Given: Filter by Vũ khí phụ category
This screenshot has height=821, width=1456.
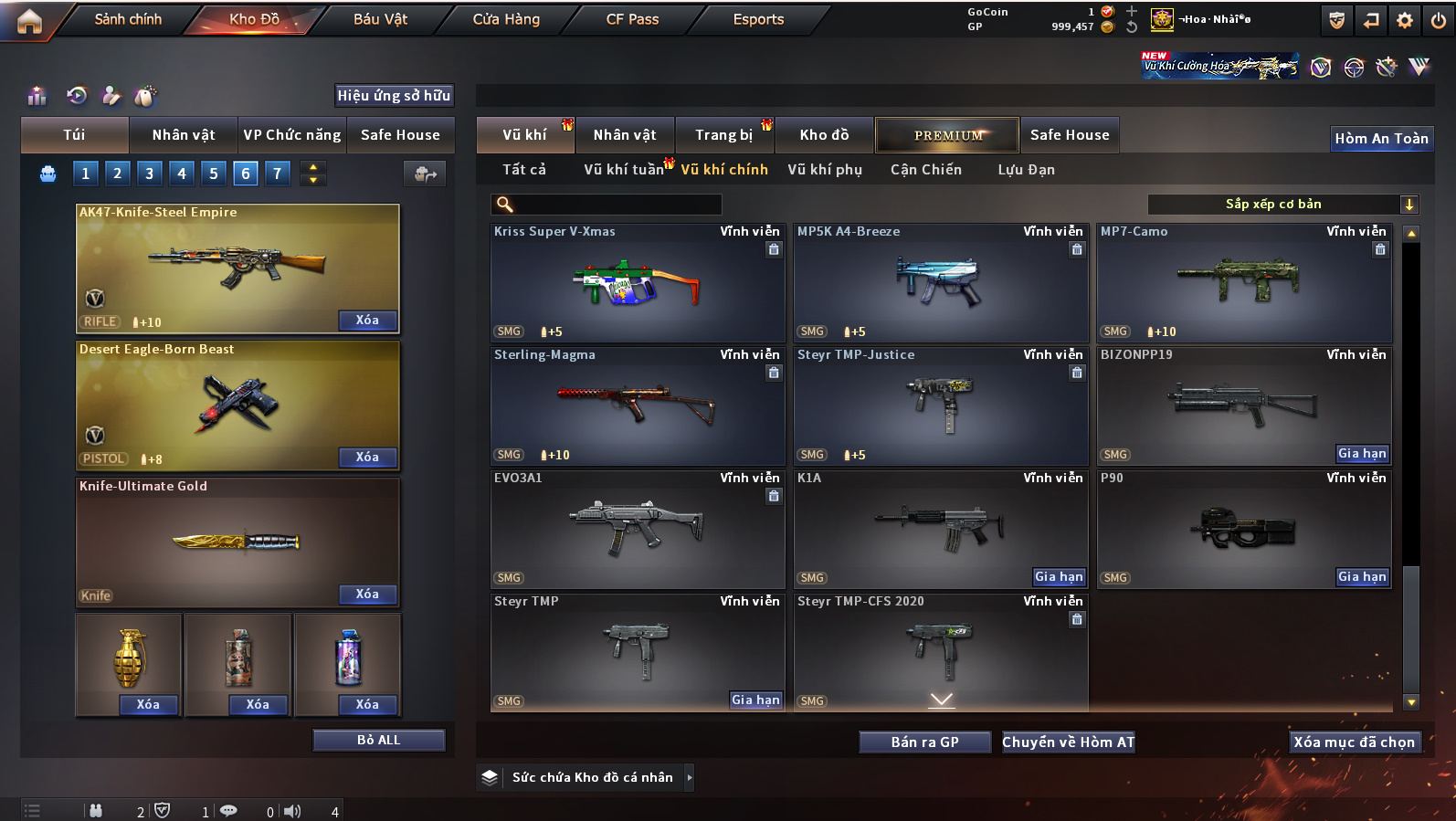Looking at the screenshot, I should [825, 170].
